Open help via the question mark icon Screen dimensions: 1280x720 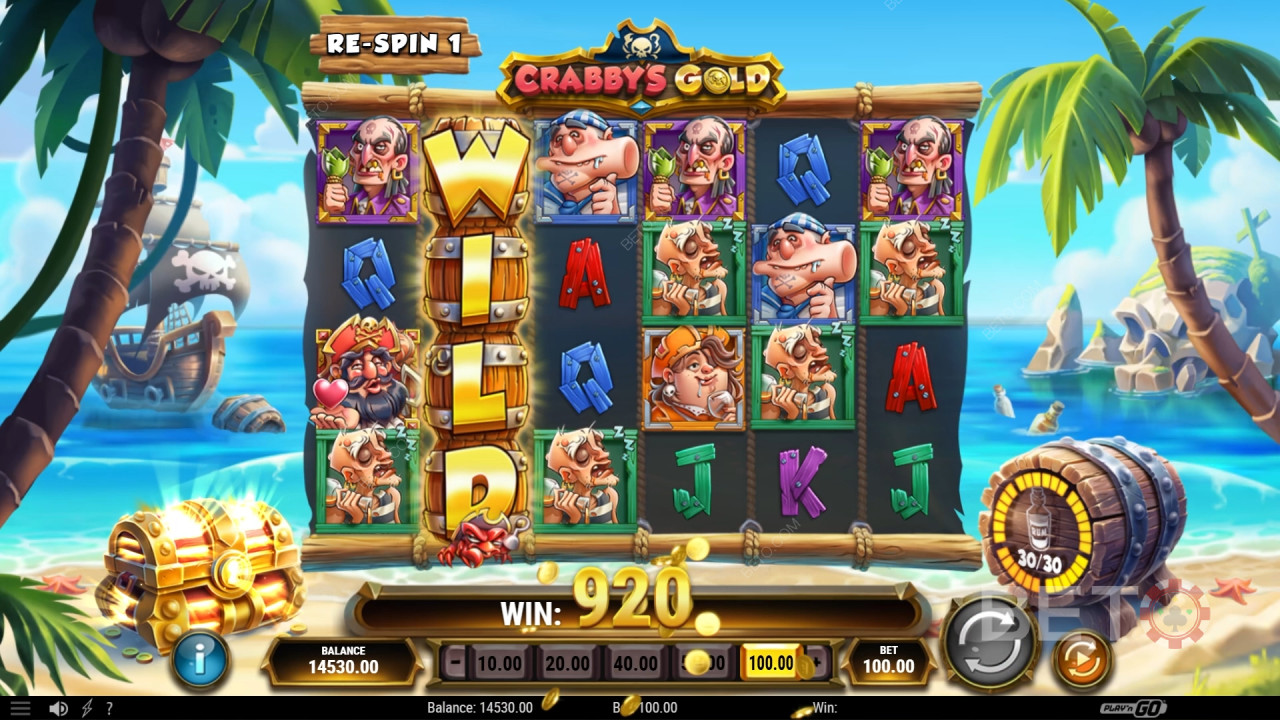click(109, 708)
